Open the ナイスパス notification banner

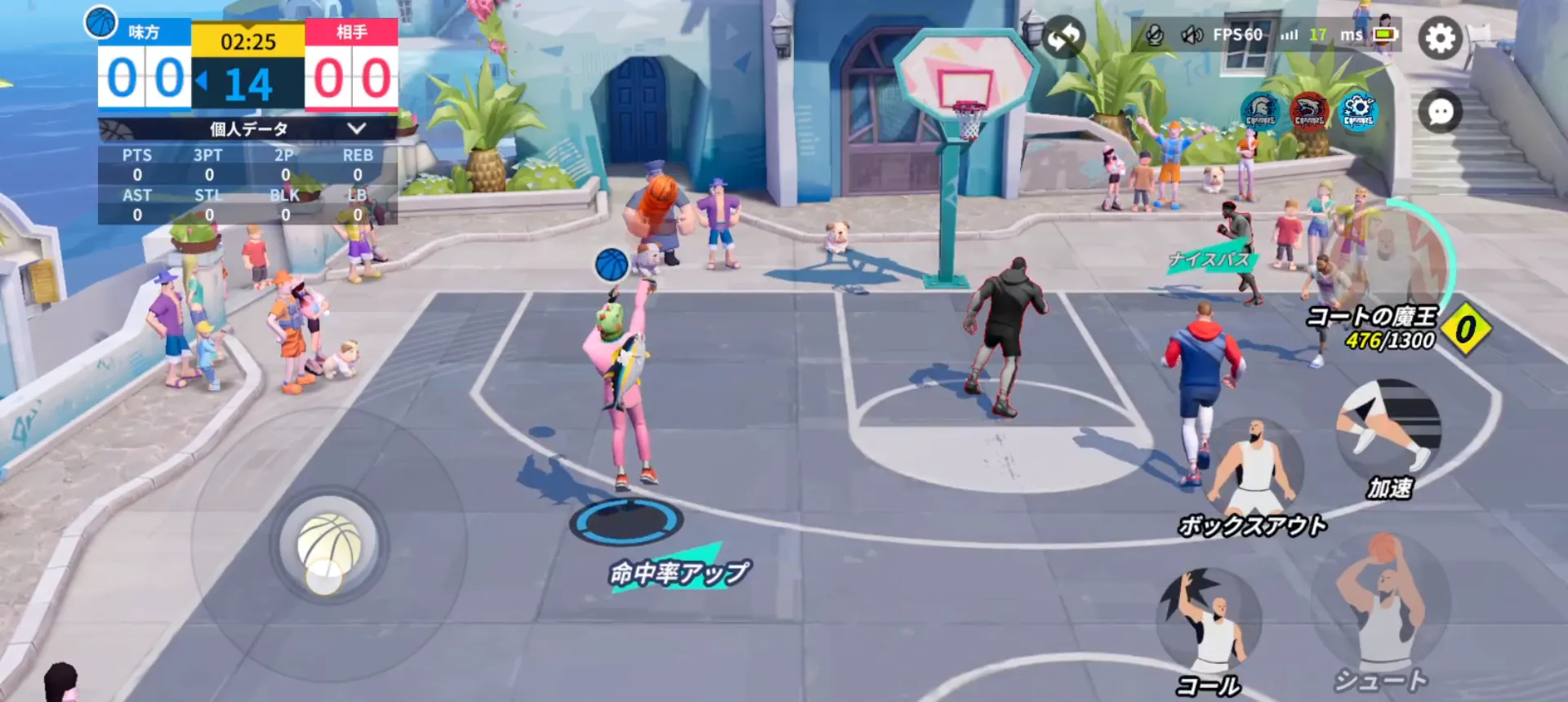click(1209, 259)
